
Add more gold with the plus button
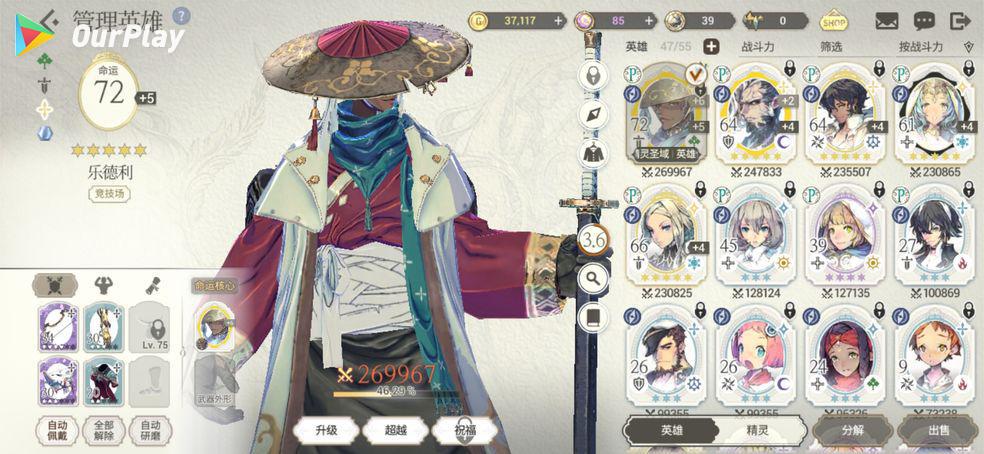(x=558, y=20)
